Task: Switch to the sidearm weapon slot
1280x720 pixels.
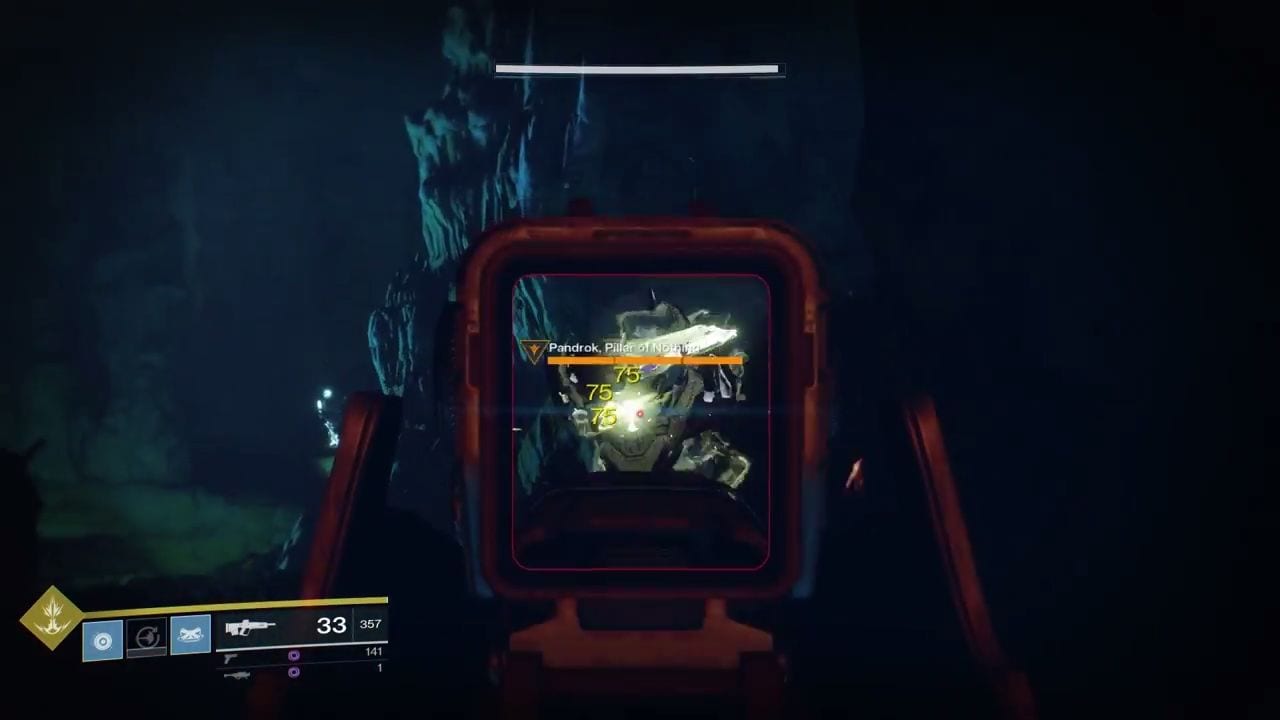Action: tap(231, 657)
